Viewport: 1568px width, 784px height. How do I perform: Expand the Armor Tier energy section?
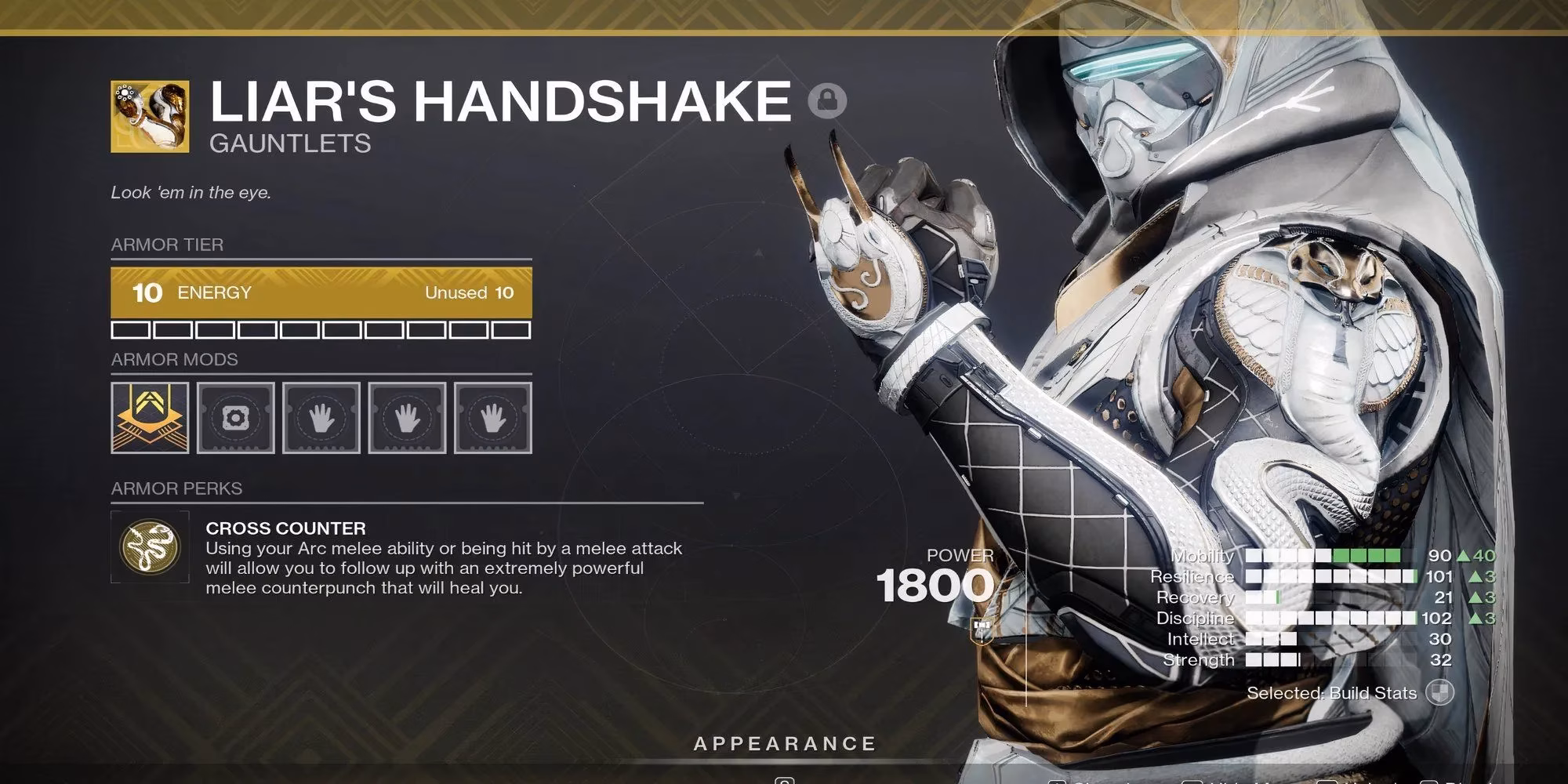tap(166, 245)
